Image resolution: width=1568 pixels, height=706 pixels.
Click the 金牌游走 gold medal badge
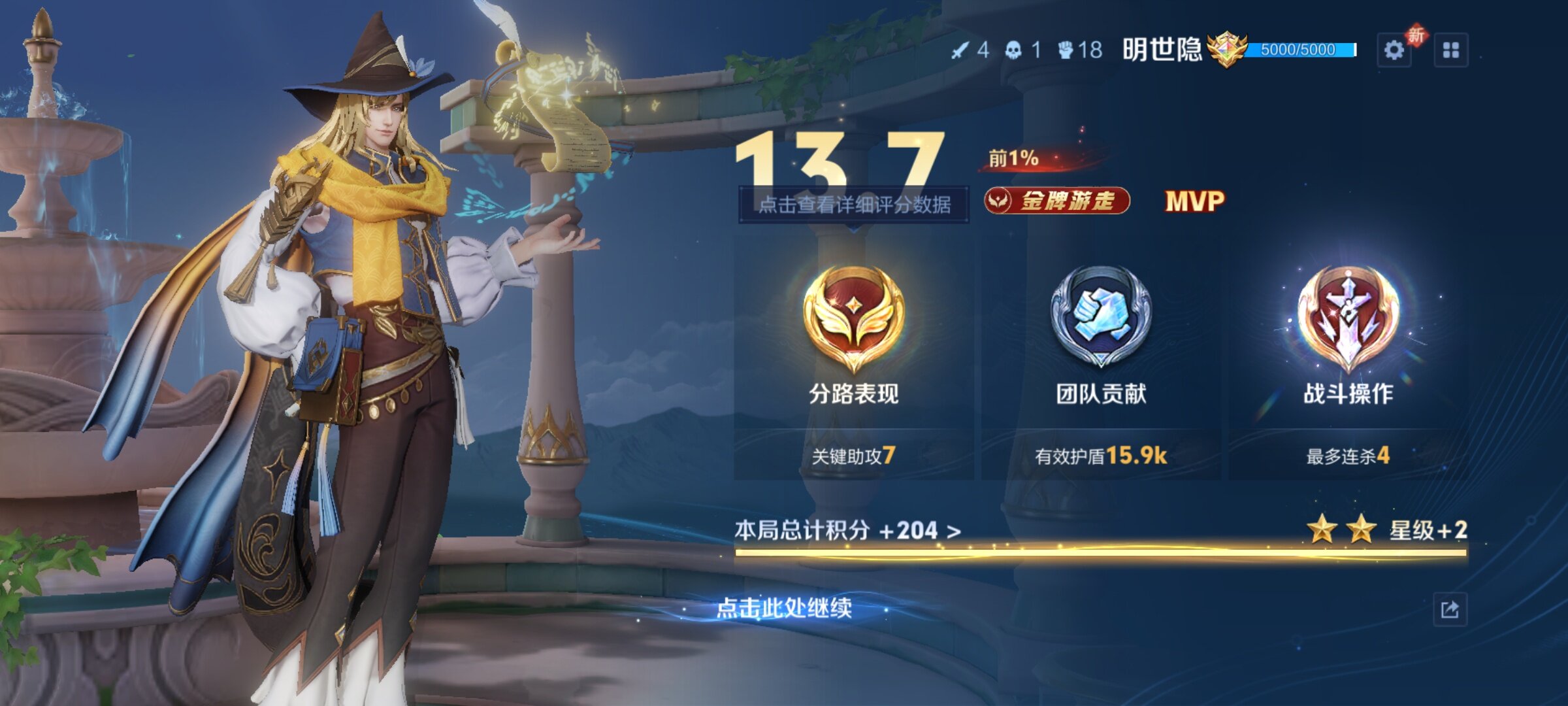click(x=1057, y=201)
